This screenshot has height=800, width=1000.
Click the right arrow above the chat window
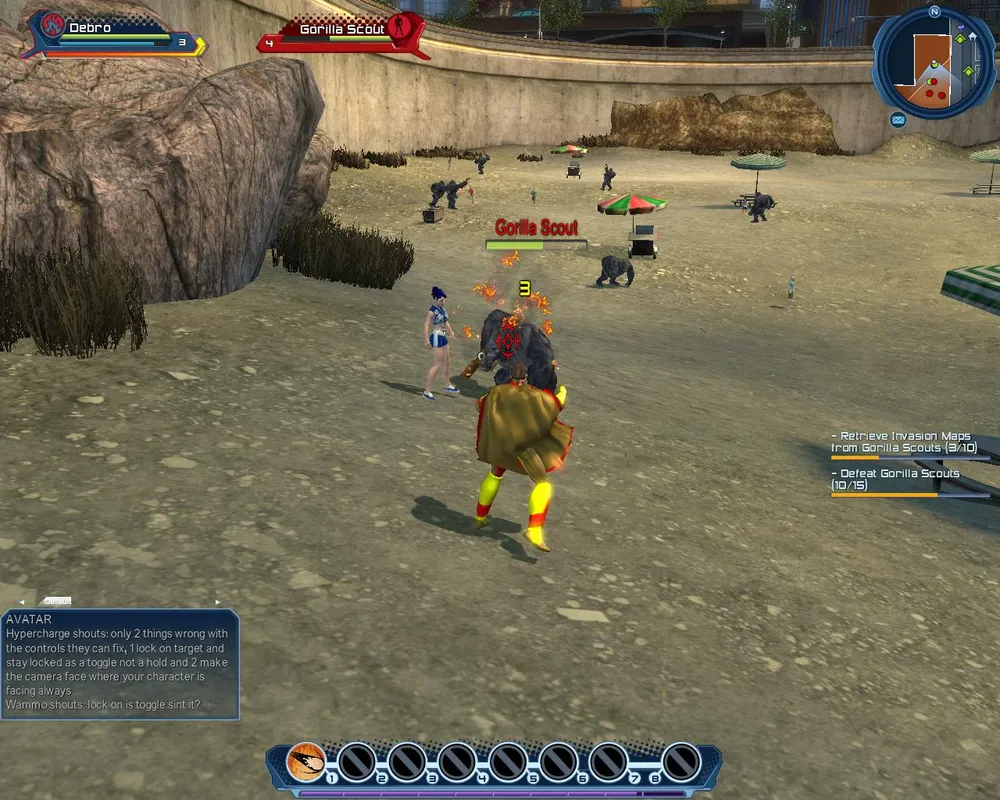tap(218, 601)
